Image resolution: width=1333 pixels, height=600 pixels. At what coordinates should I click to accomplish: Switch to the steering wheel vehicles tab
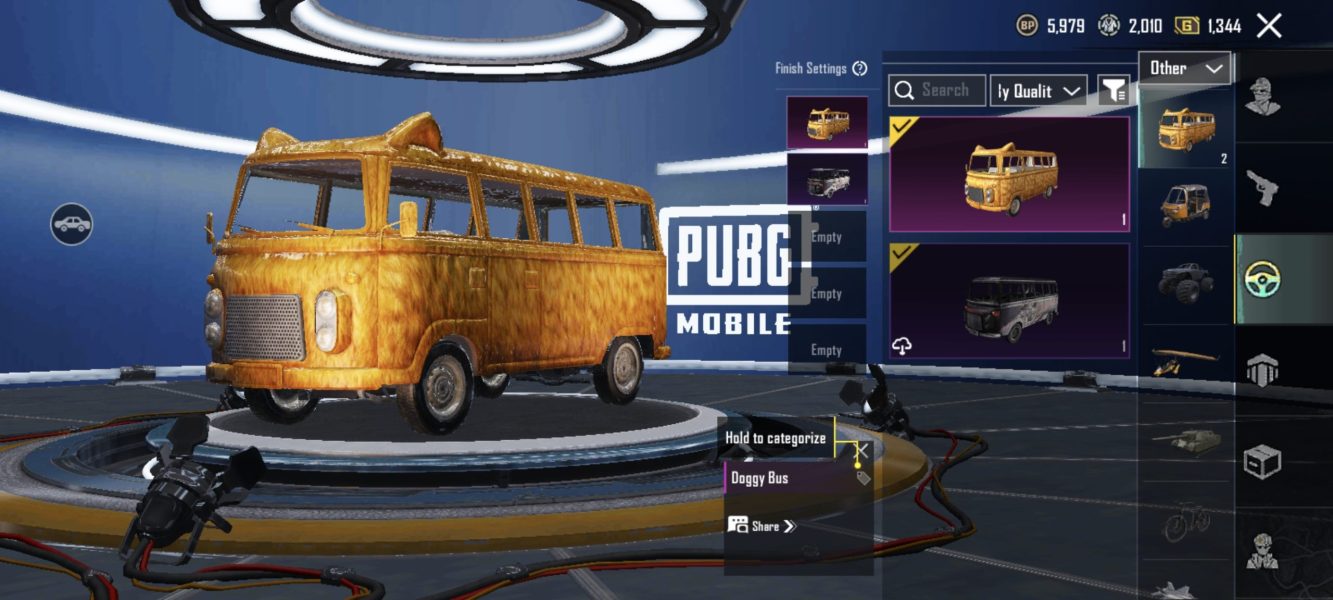click(1263, 280)
